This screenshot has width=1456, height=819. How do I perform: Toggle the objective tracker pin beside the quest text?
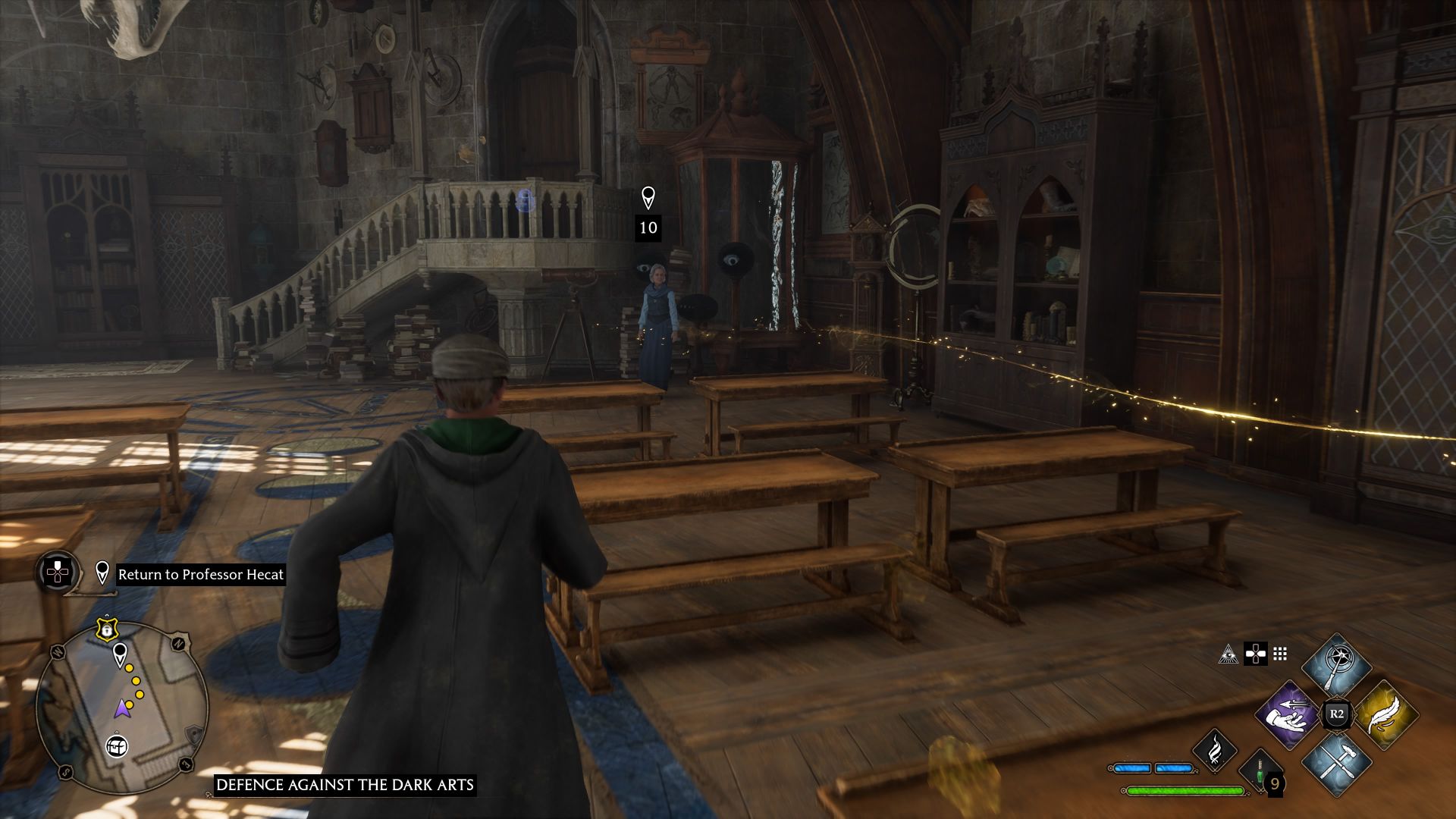coord(102,572)
